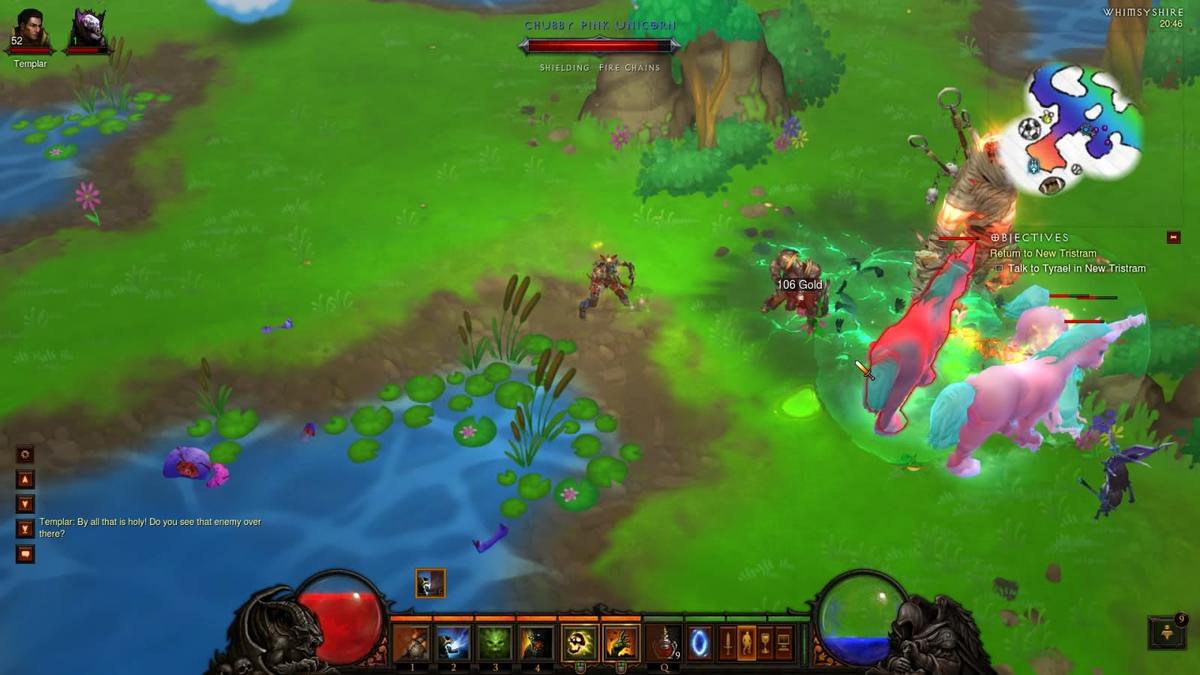Screen dimensions: 1200x675
Task: Trigger the zombie skill in slot 4
Action: pyautogui.click(x=537, y=642)
